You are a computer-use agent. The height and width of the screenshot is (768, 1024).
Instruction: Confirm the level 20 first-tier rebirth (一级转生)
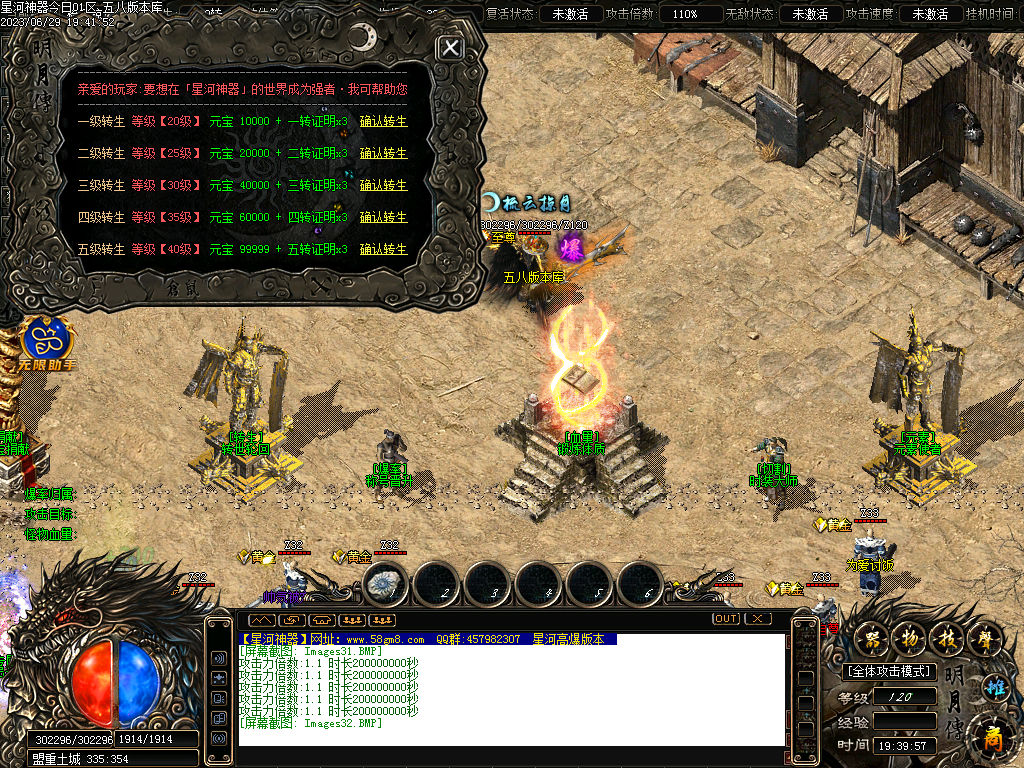click(383, 122)
